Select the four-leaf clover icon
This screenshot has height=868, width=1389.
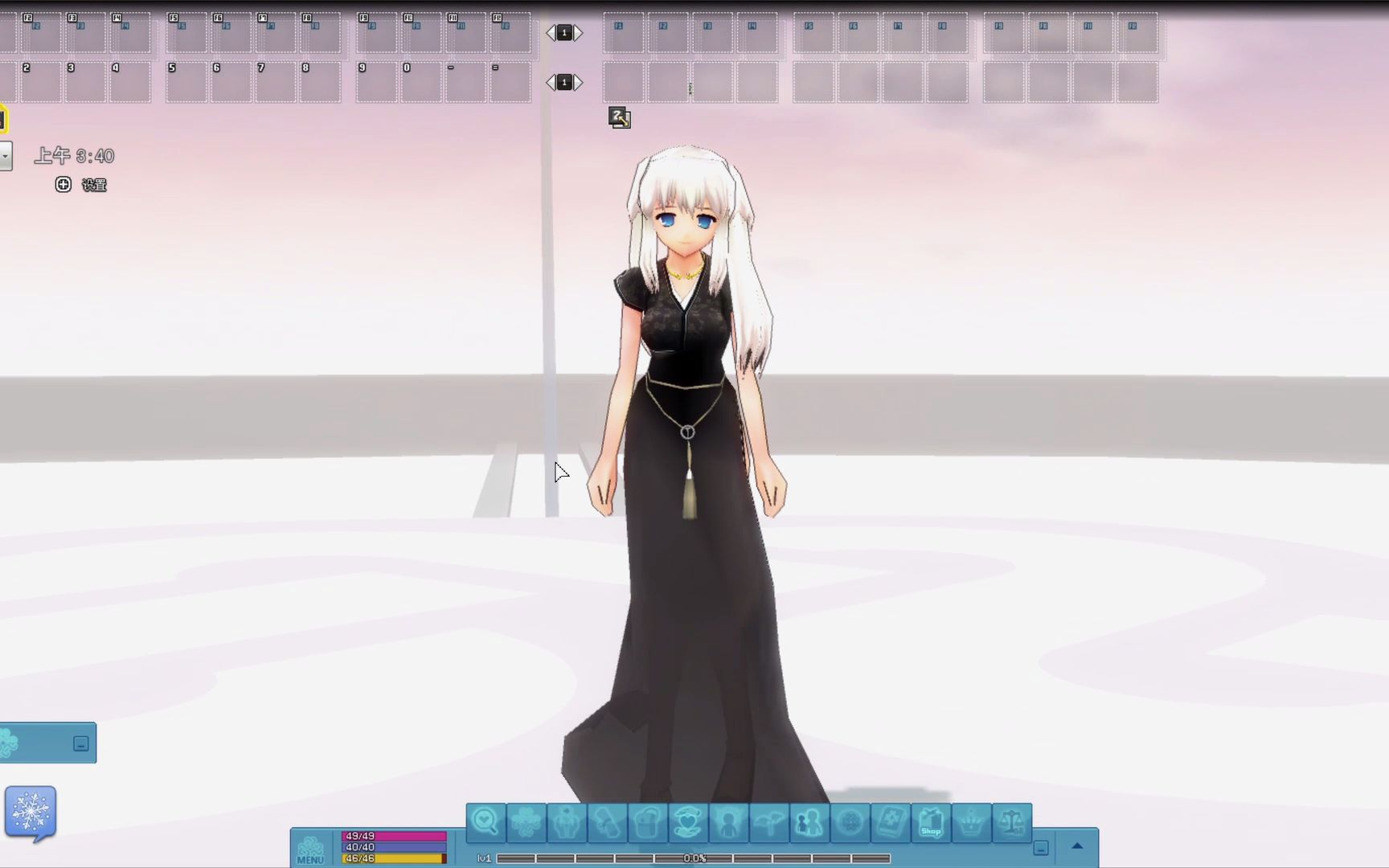(x=527, y=823)
